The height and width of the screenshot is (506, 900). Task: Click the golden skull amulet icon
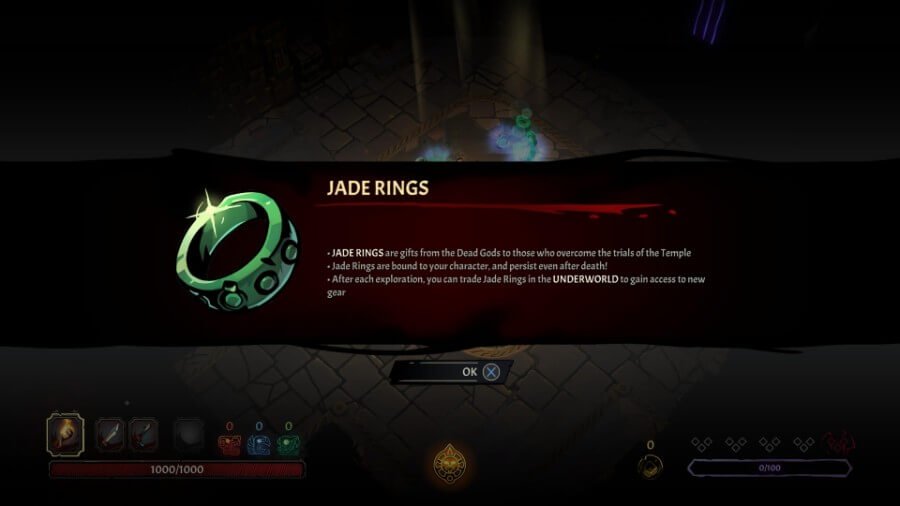(x=449, y=462)
